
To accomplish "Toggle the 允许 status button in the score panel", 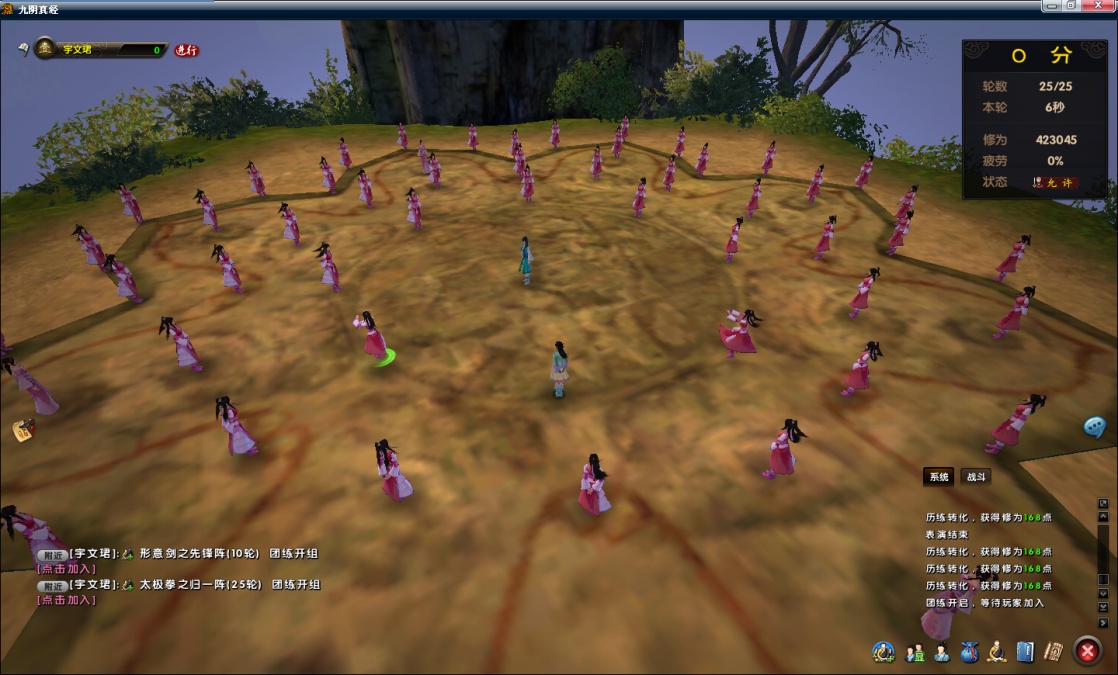I will 1056,183.
